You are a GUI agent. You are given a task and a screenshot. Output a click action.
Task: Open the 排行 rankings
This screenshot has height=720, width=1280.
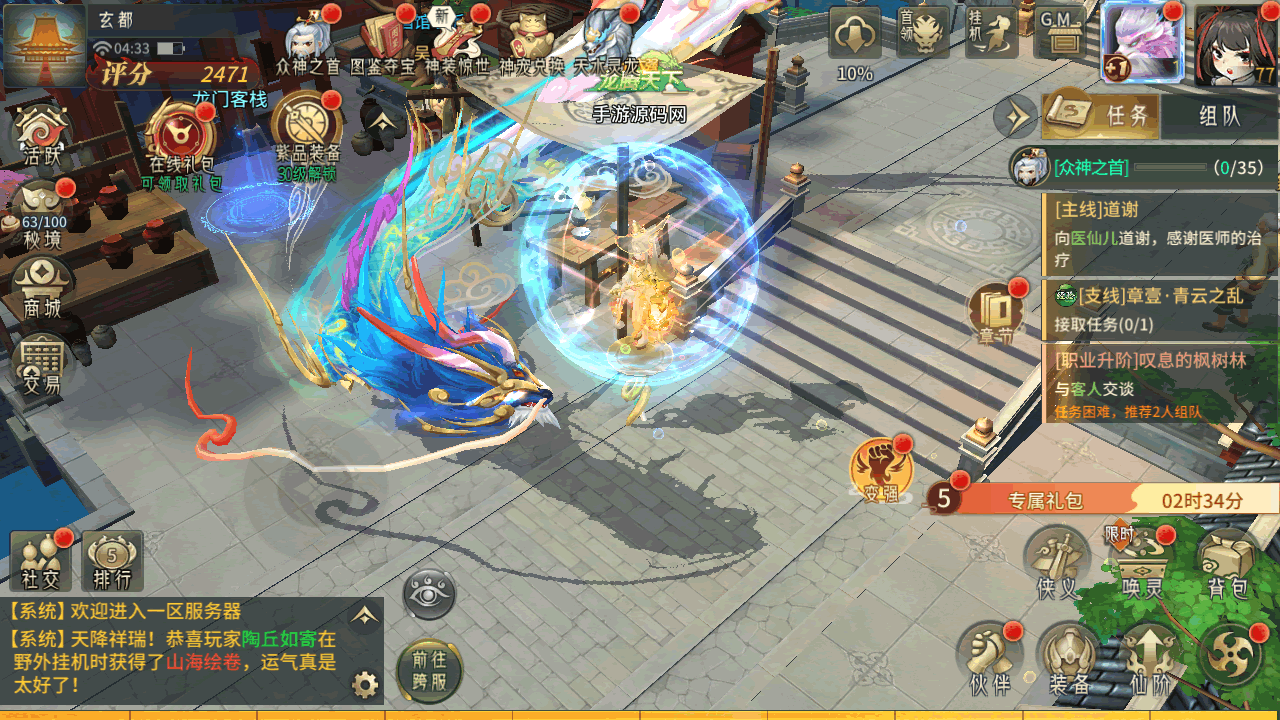[112, 561]
